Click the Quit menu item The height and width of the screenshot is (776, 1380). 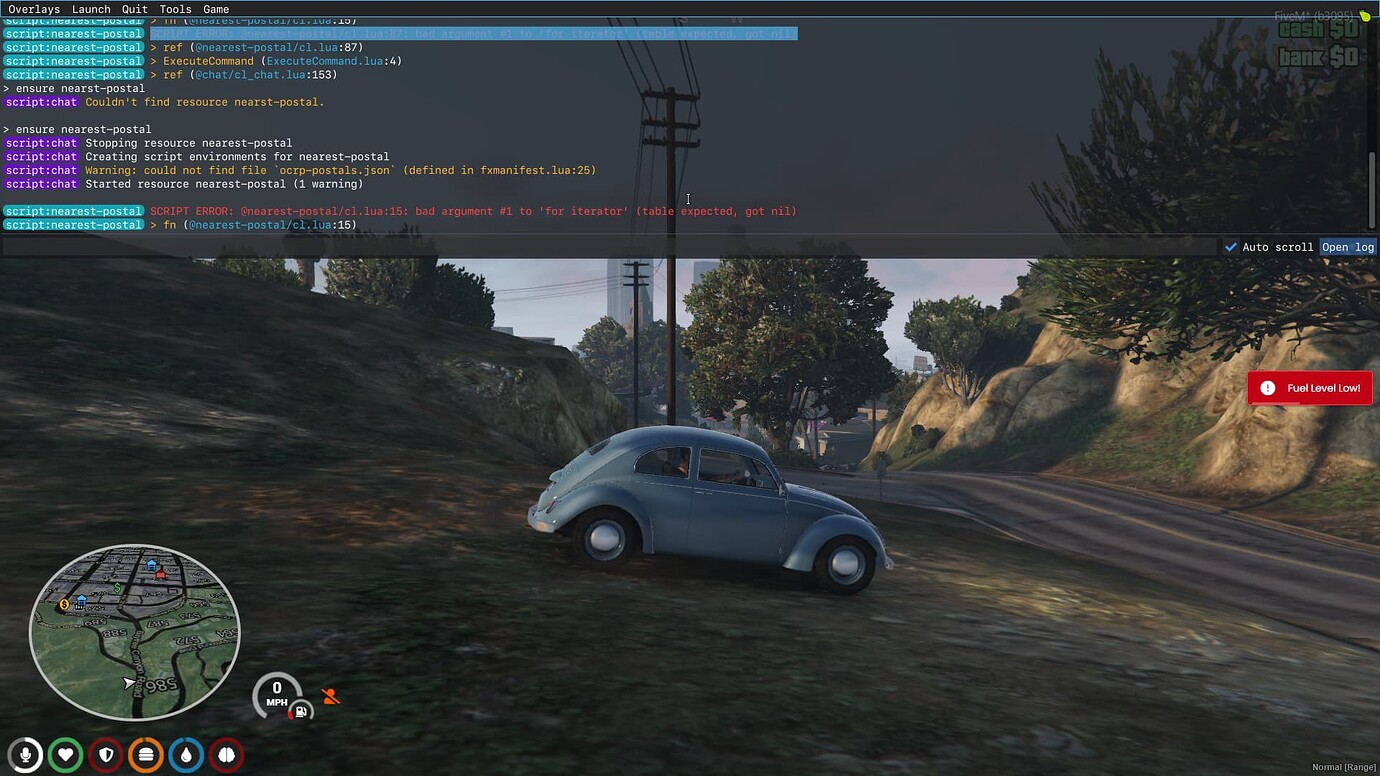134,9
